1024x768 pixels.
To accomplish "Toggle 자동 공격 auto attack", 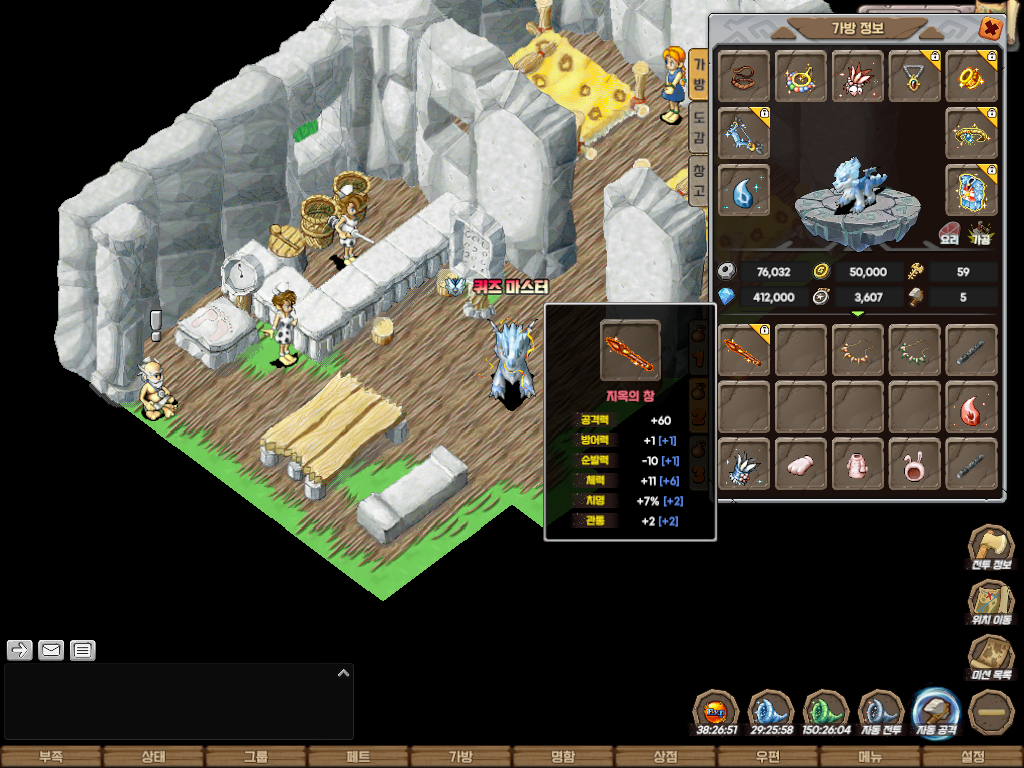I will [937, 713].
